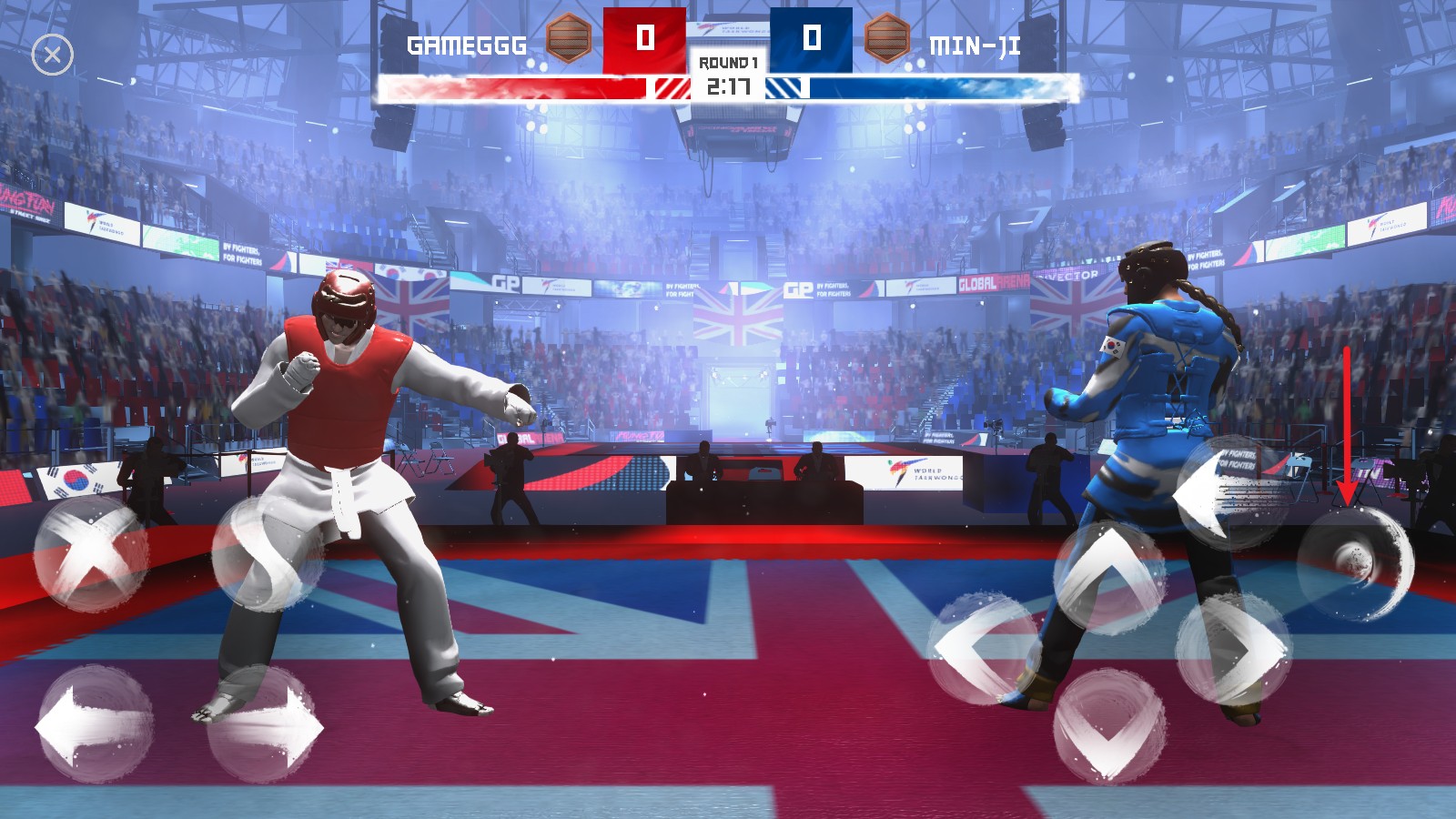The width and height of the screenshot is (1456, 819).
Task: Activate the dark swirl circle special button
Action: click(x=1354, y=562)
